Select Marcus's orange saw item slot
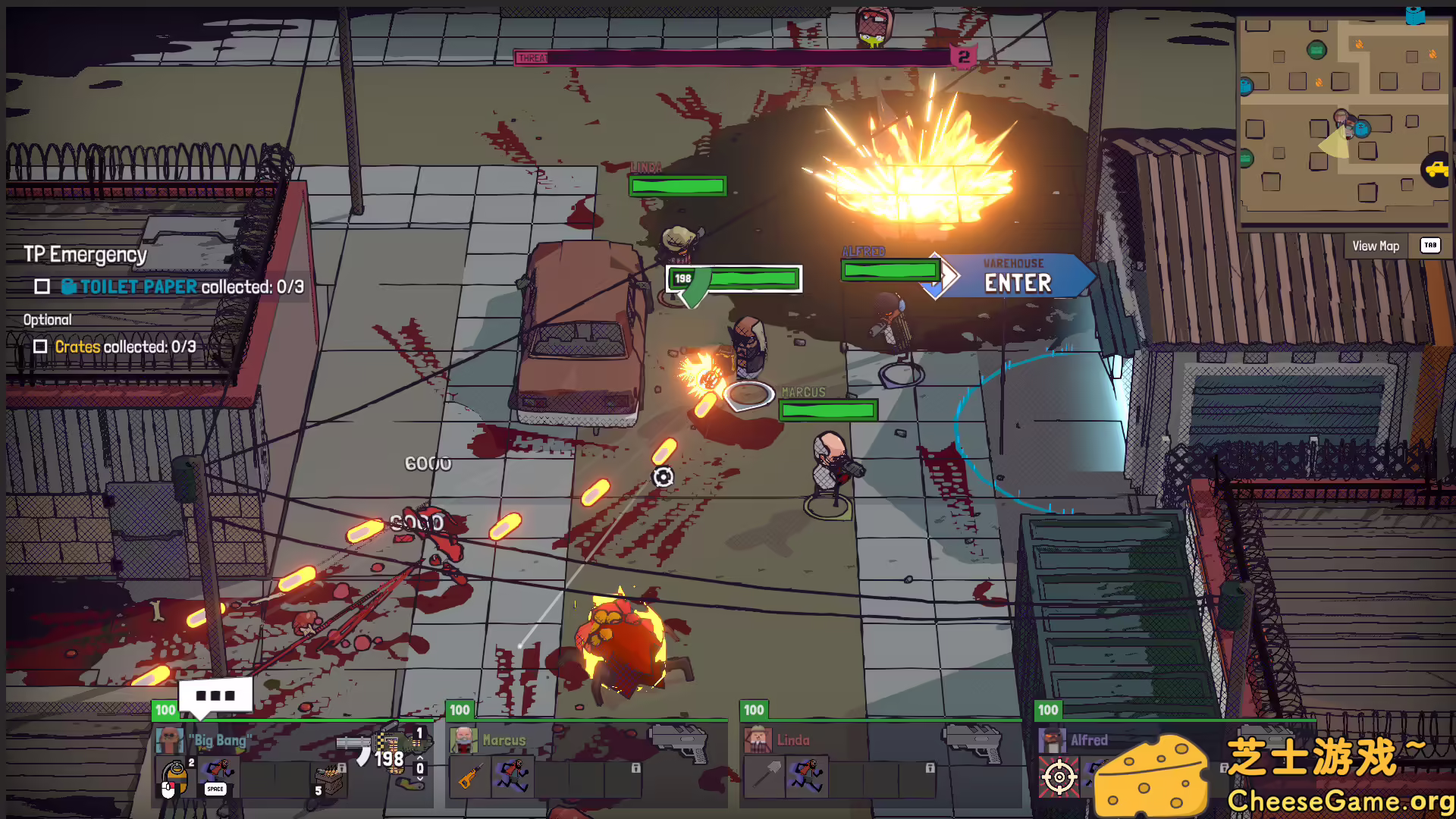1456x819 pixels. pos(469,777)
